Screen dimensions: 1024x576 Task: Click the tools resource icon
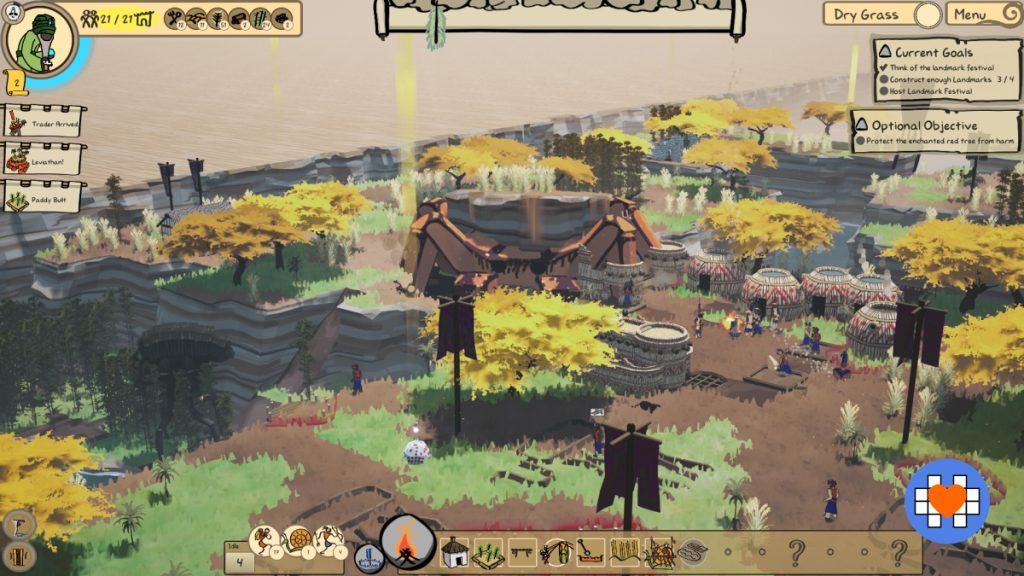(x=175, y=17)
